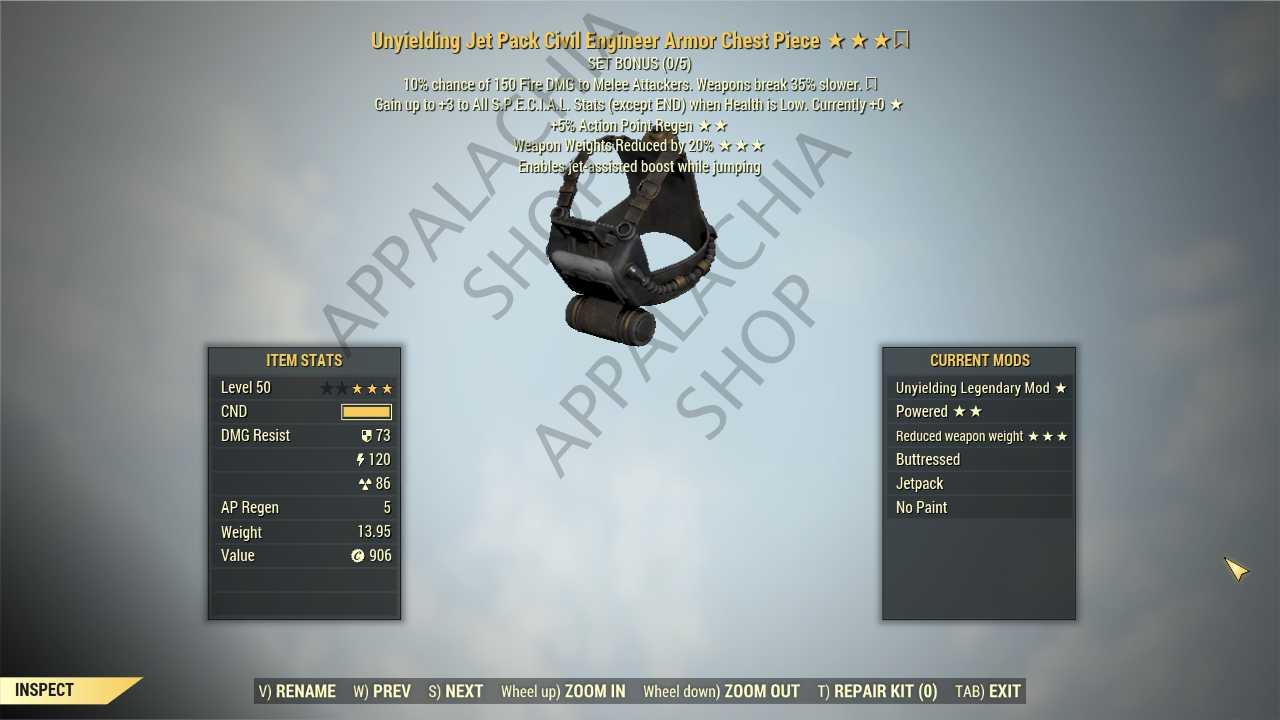
Task: Toggle the first greyed star in Level 50 row
Action: [x=327, y=387]
